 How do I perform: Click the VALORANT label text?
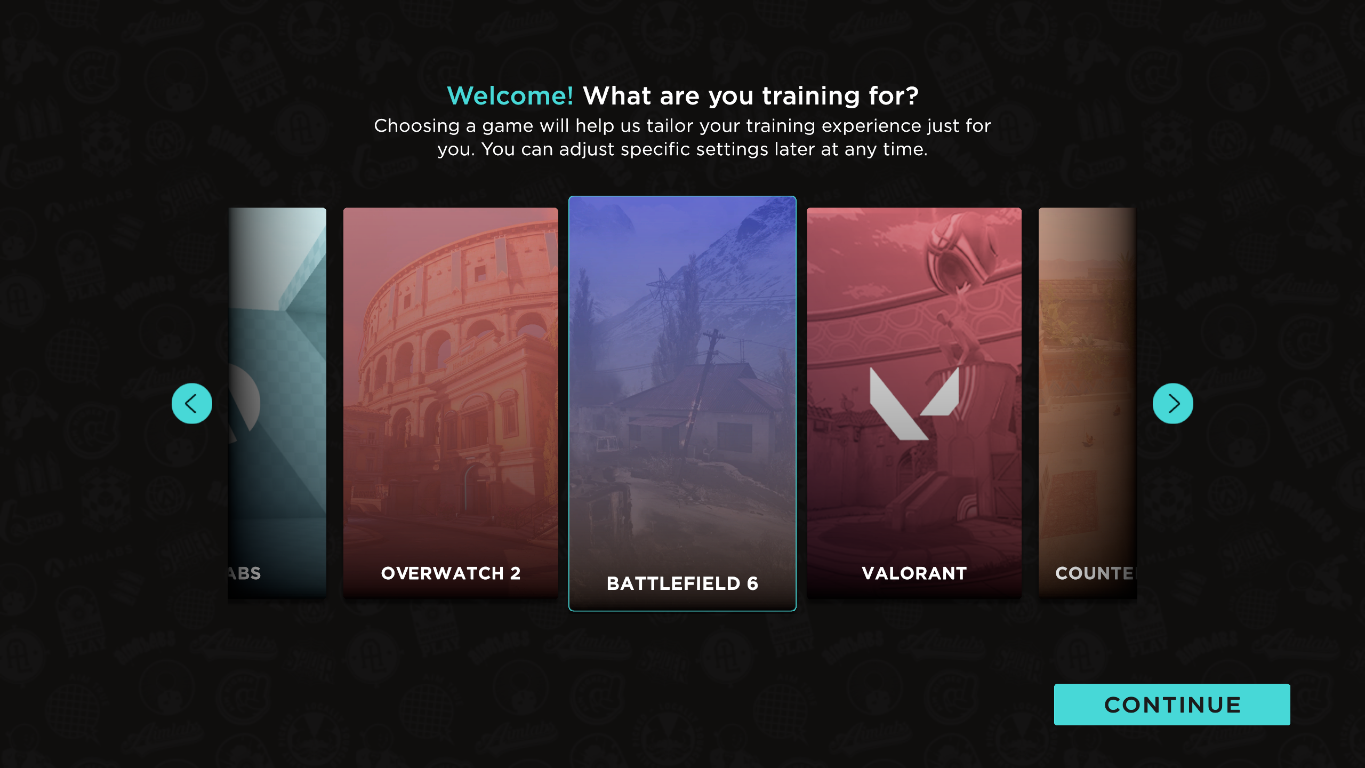(x=913, y=573)
